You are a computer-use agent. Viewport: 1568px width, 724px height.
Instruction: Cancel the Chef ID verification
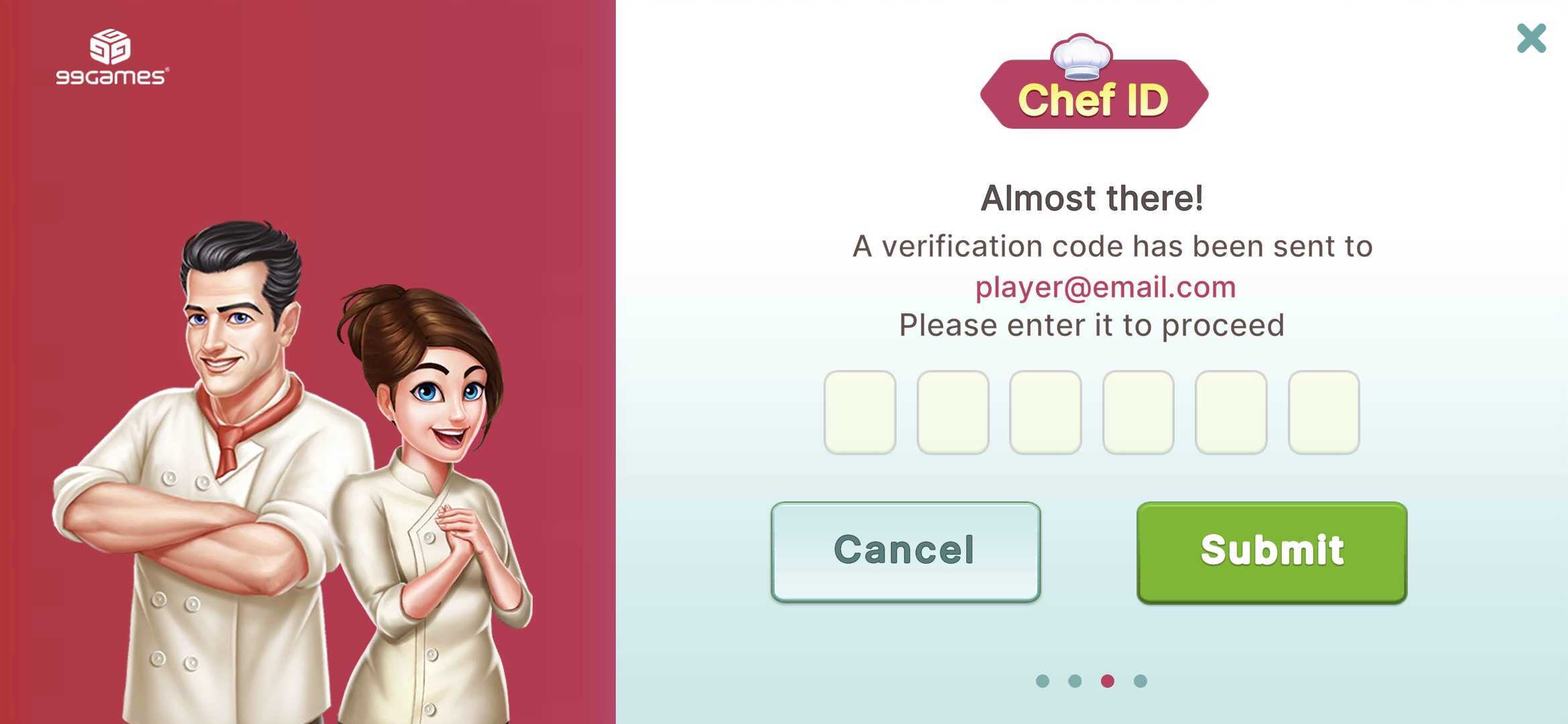[905, 552]
